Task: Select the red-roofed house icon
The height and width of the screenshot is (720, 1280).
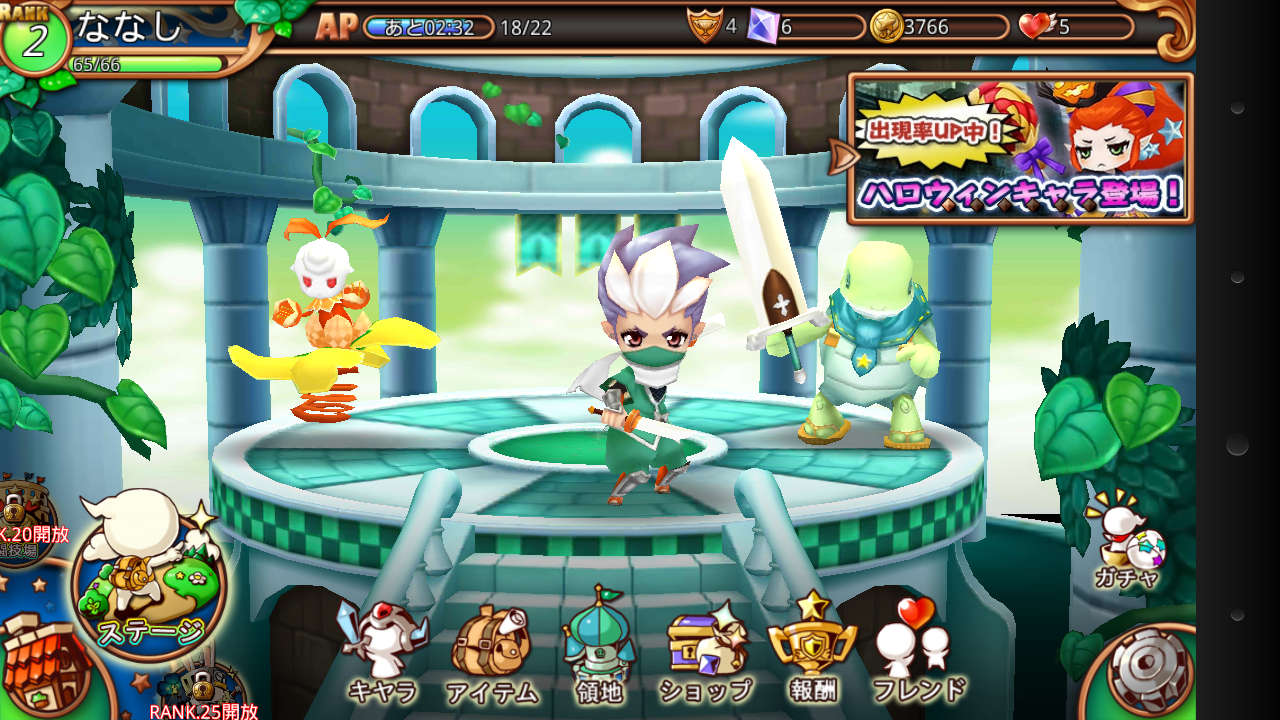Action: coord(40,660)
